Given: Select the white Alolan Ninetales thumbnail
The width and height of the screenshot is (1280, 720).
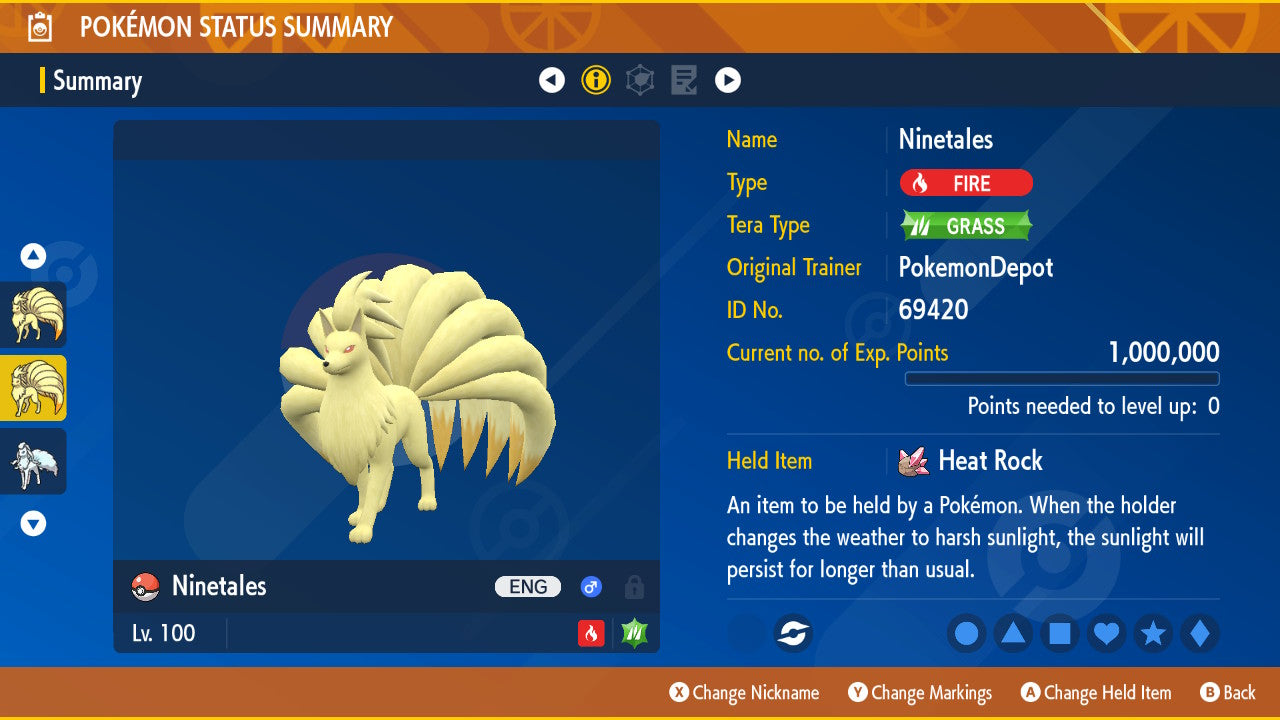Looking at the screenshot, I should pyautogui.click(x=33, y=461).
